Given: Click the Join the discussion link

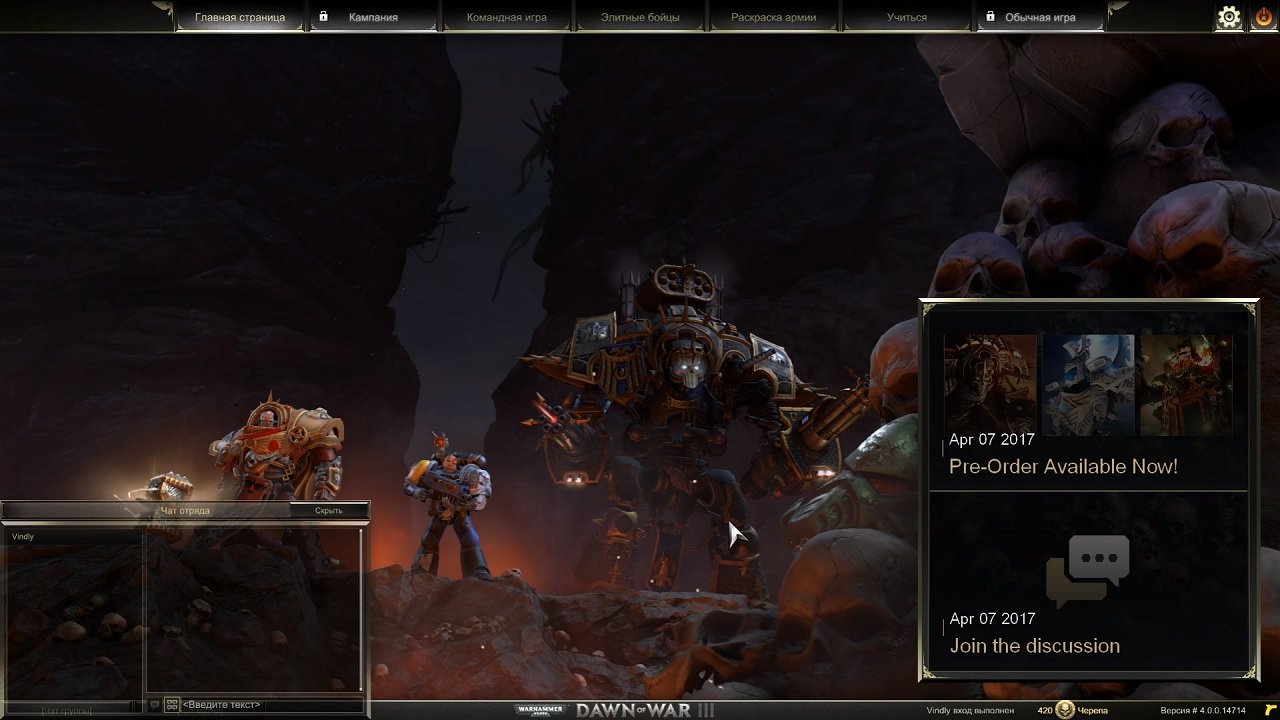Looking at the screenshot, I should [x=1035, y=646].
